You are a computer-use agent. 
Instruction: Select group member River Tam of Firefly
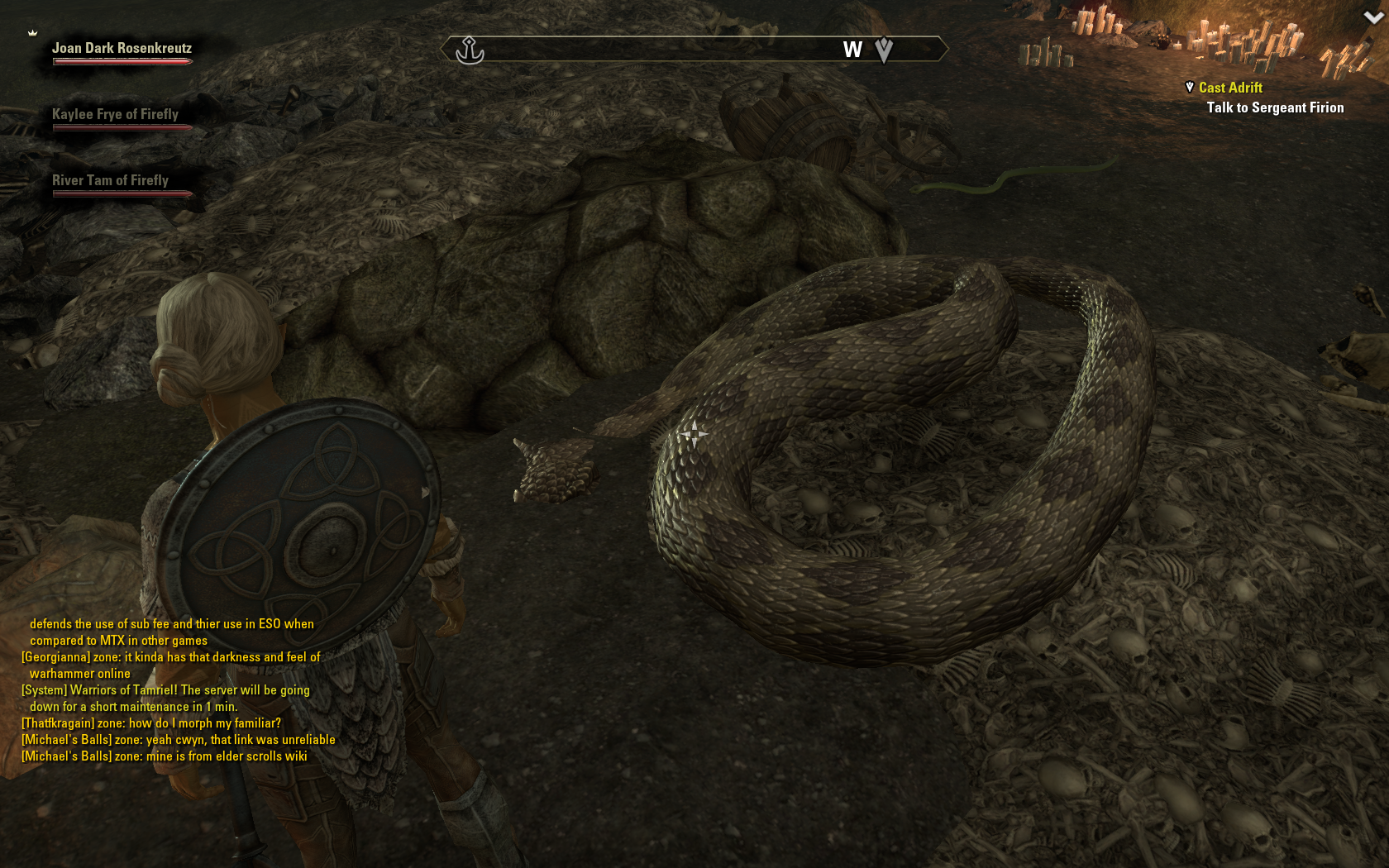[x=110, y=181]
